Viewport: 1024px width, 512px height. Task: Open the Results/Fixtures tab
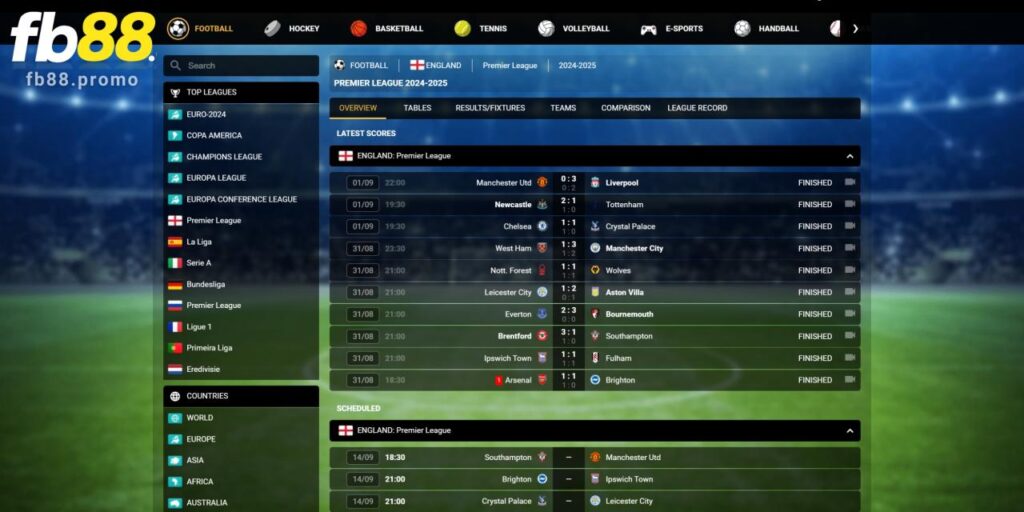(490, 108)
